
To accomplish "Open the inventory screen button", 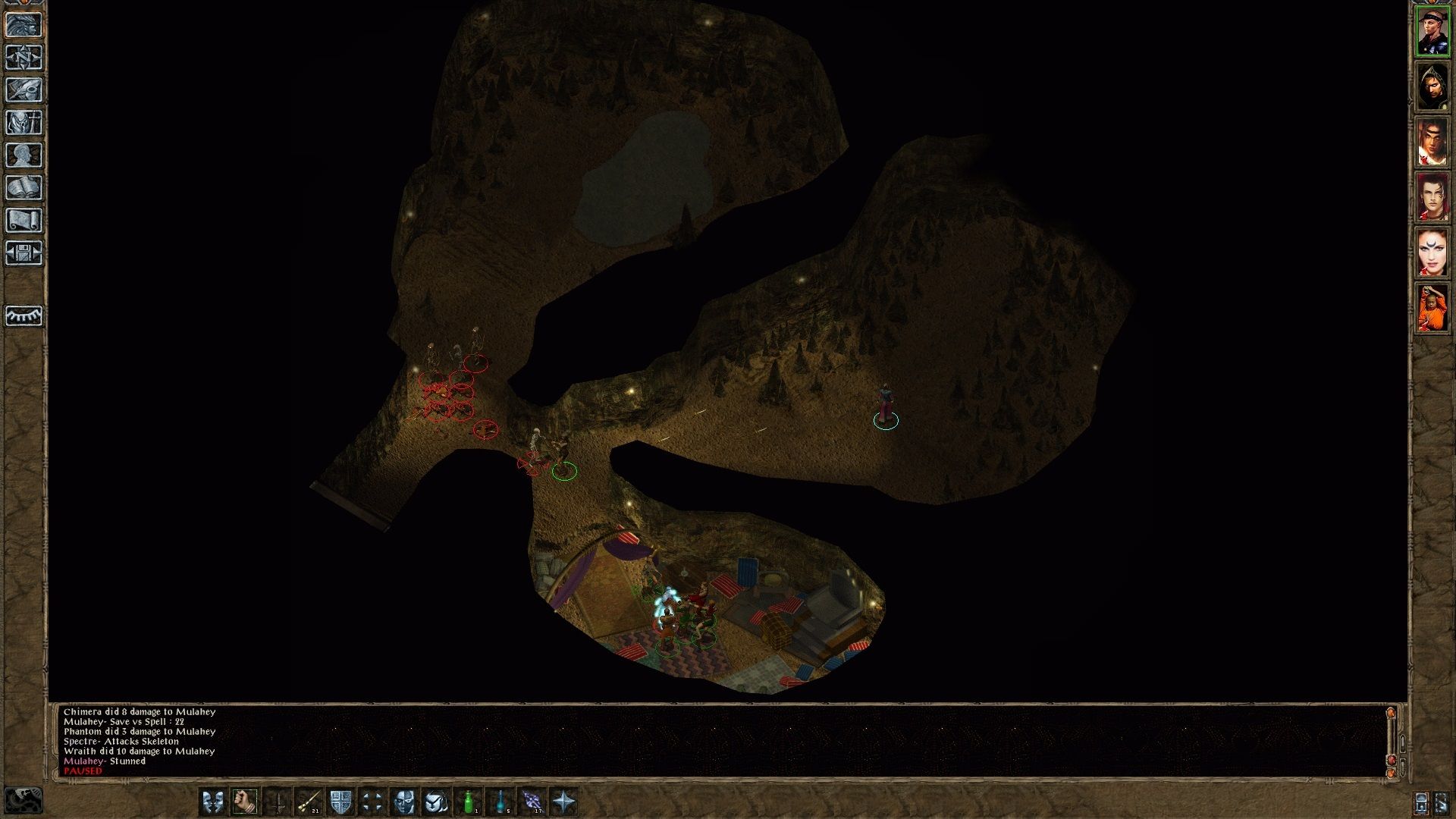I will [24, 122].
